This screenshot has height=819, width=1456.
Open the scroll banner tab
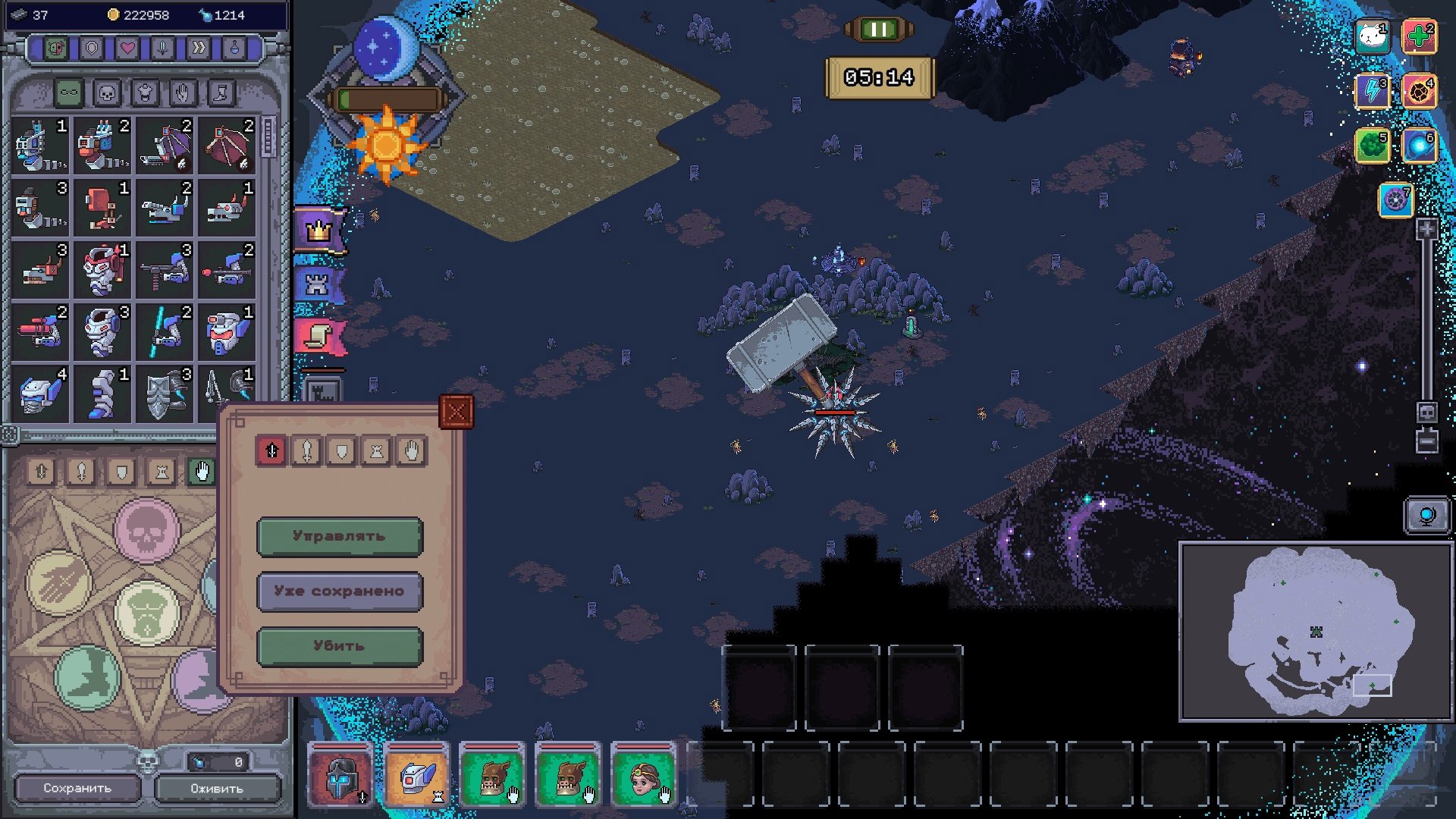tap(319, 336)
